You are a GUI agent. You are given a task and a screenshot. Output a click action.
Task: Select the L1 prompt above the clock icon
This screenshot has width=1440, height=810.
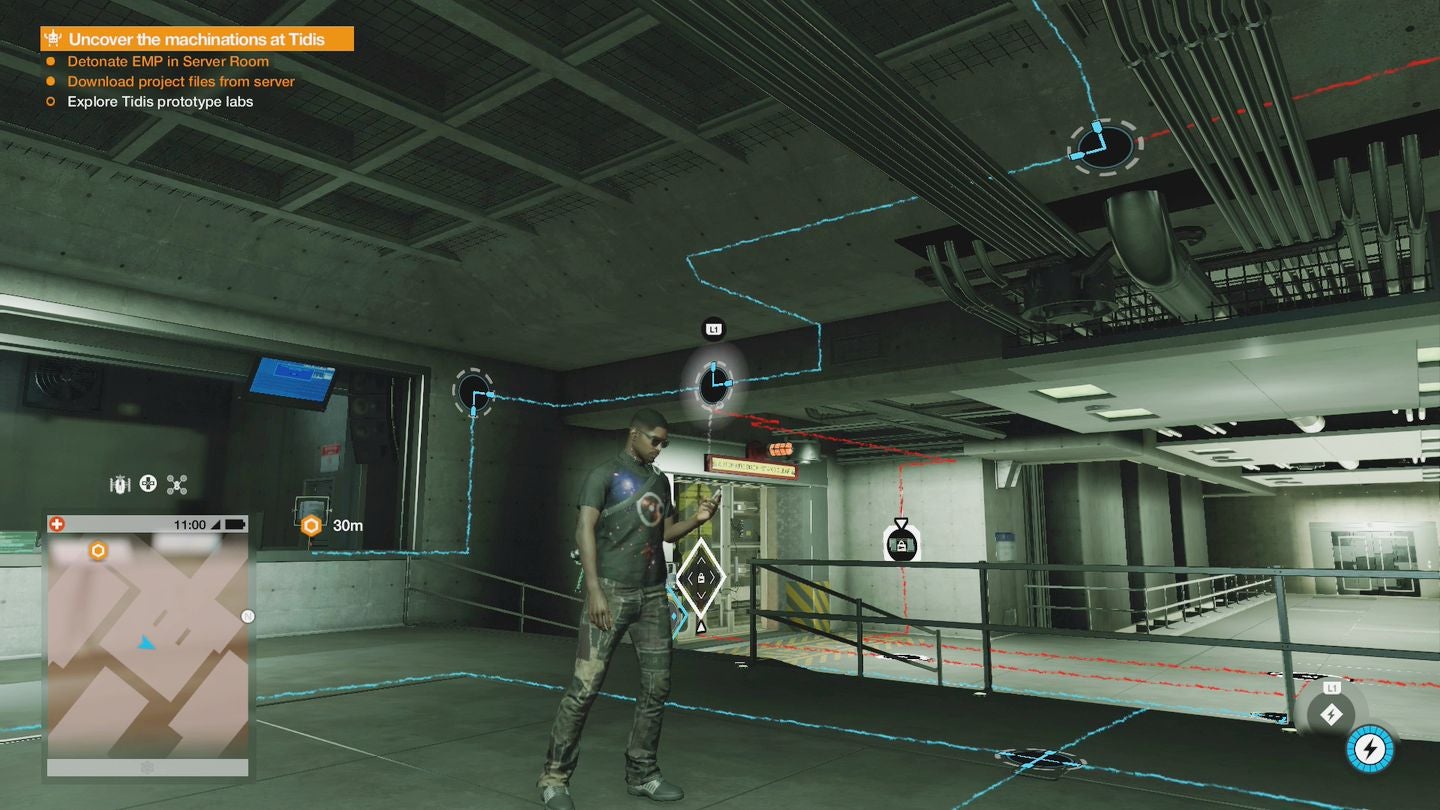pyautogui.click(x=713, y=328)
